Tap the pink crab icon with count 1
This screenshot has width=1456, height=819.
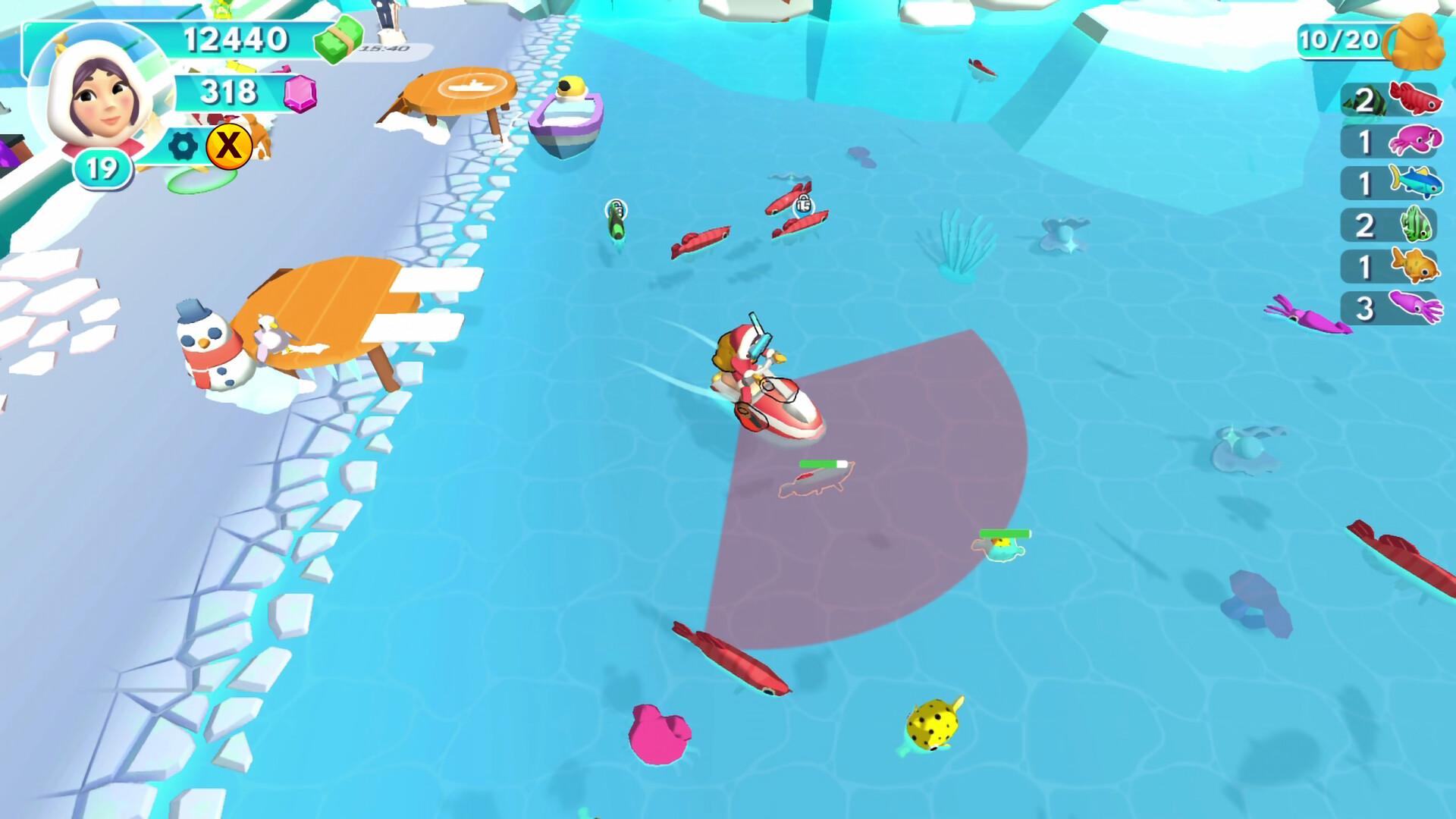pos(1417,139)
